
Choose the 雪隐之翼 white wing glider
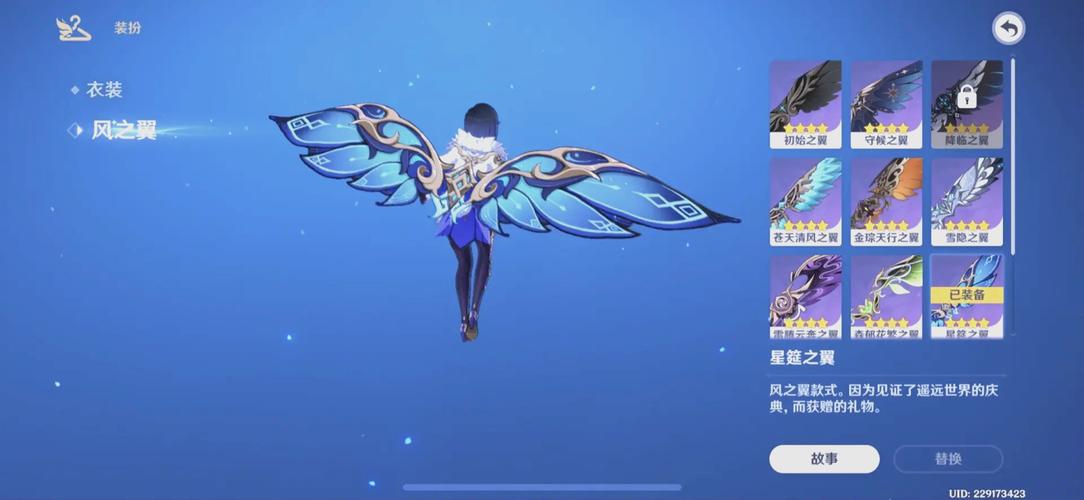[966, 200]
